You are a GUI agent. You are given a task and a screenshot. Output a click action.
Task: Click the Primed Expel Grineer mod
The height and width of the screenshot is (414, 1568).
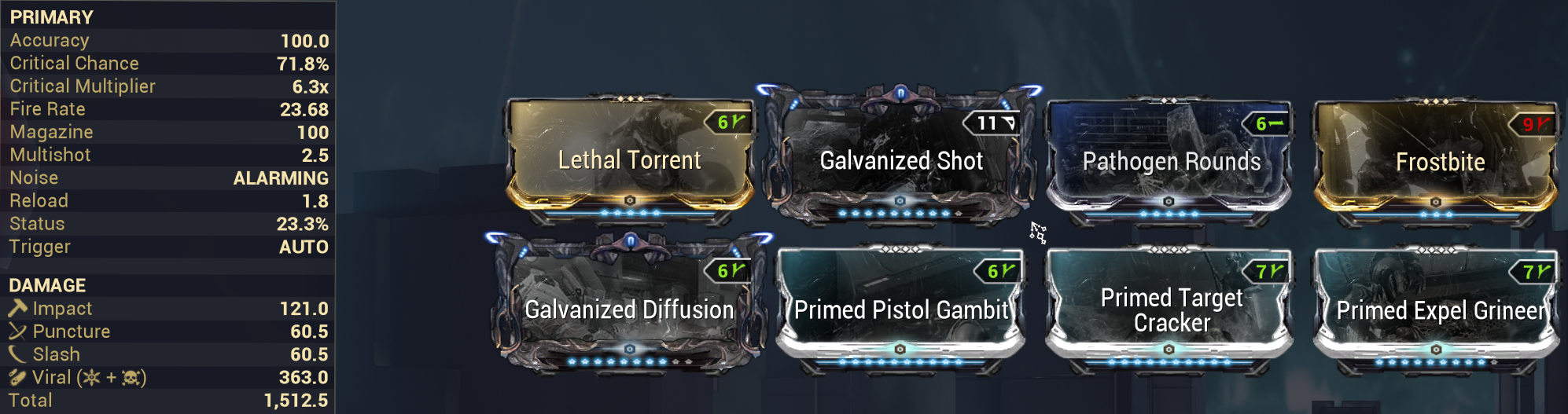[x=1439, y=310]
